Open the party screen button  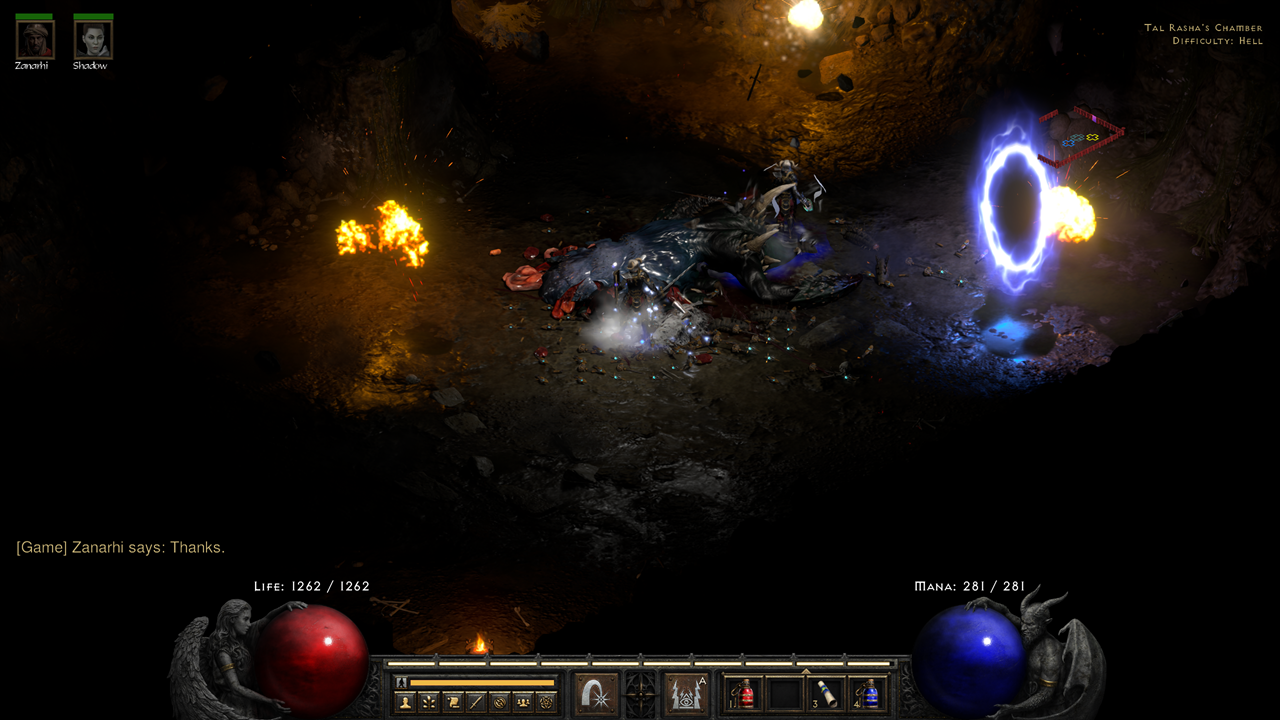(x=523, y=702)
